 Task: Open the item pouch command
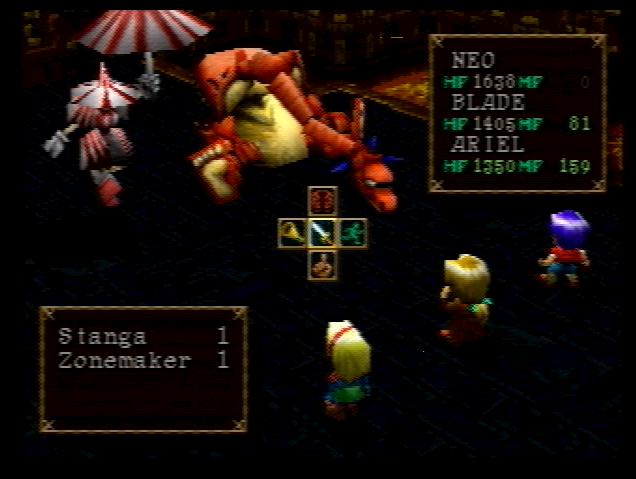(x=322, y=265)
